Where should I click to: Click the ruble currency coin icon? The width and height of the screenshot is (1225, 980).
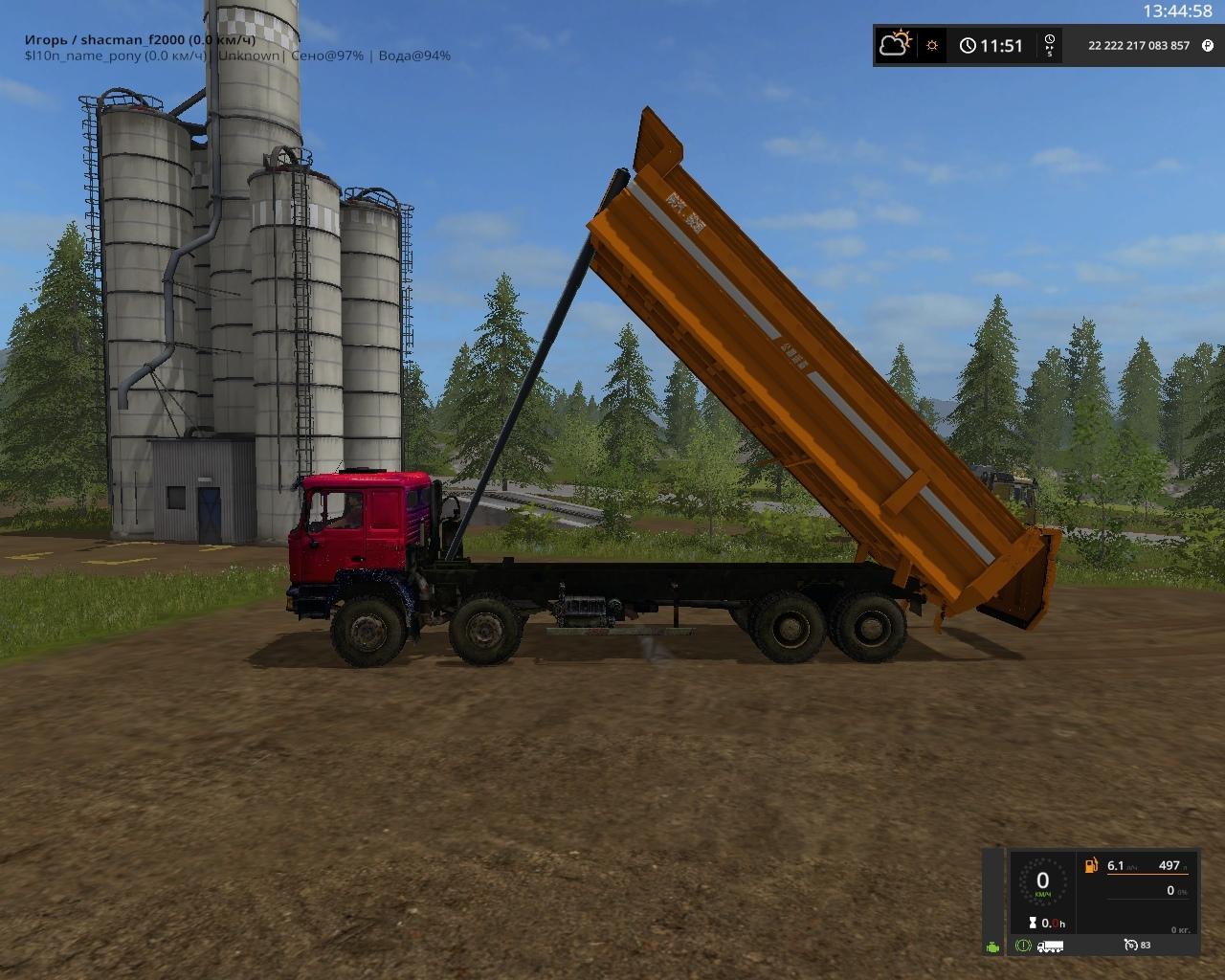point(1208,45)
